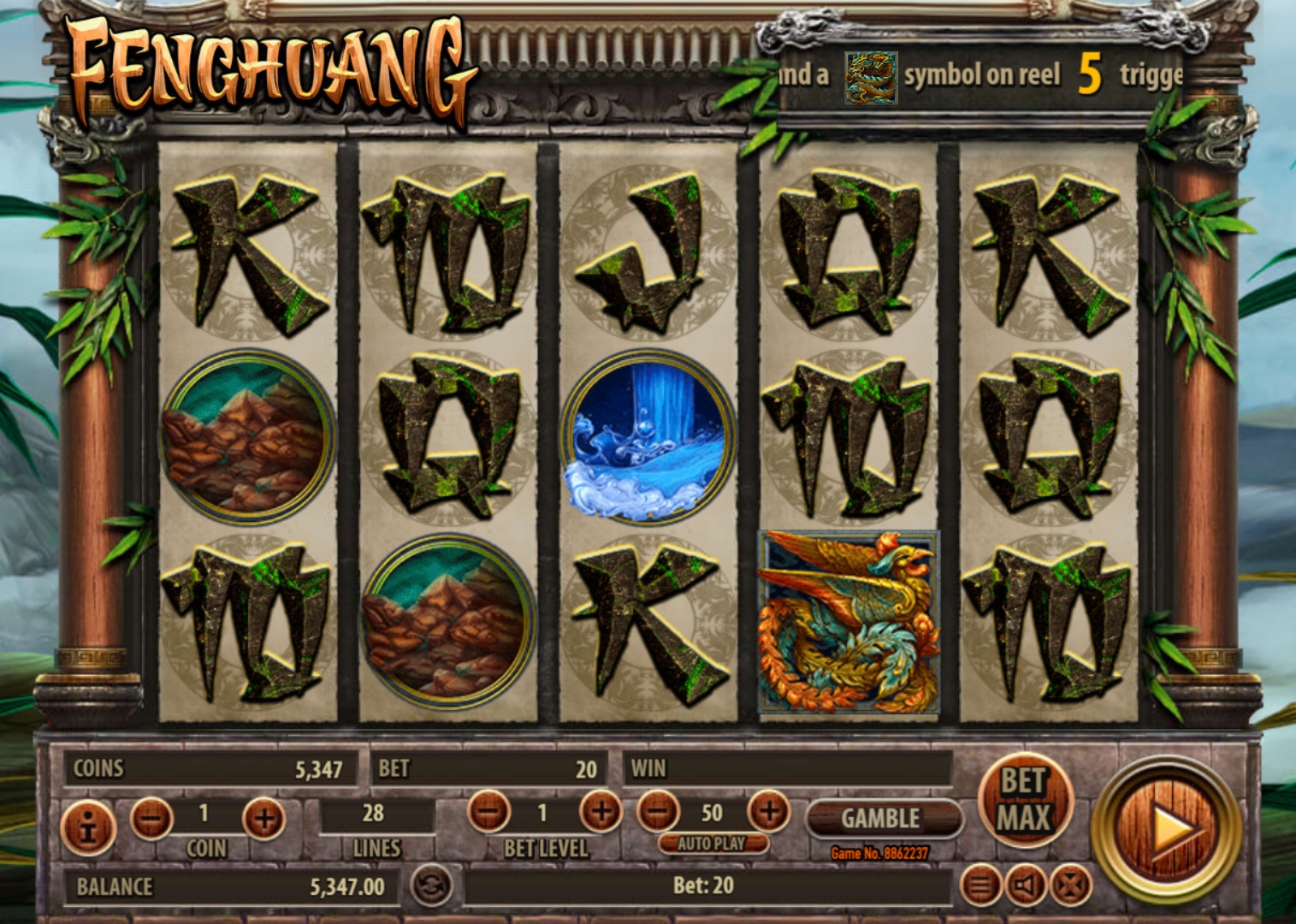Start Auto Play
1296x924 pixels.
[712, 844]
